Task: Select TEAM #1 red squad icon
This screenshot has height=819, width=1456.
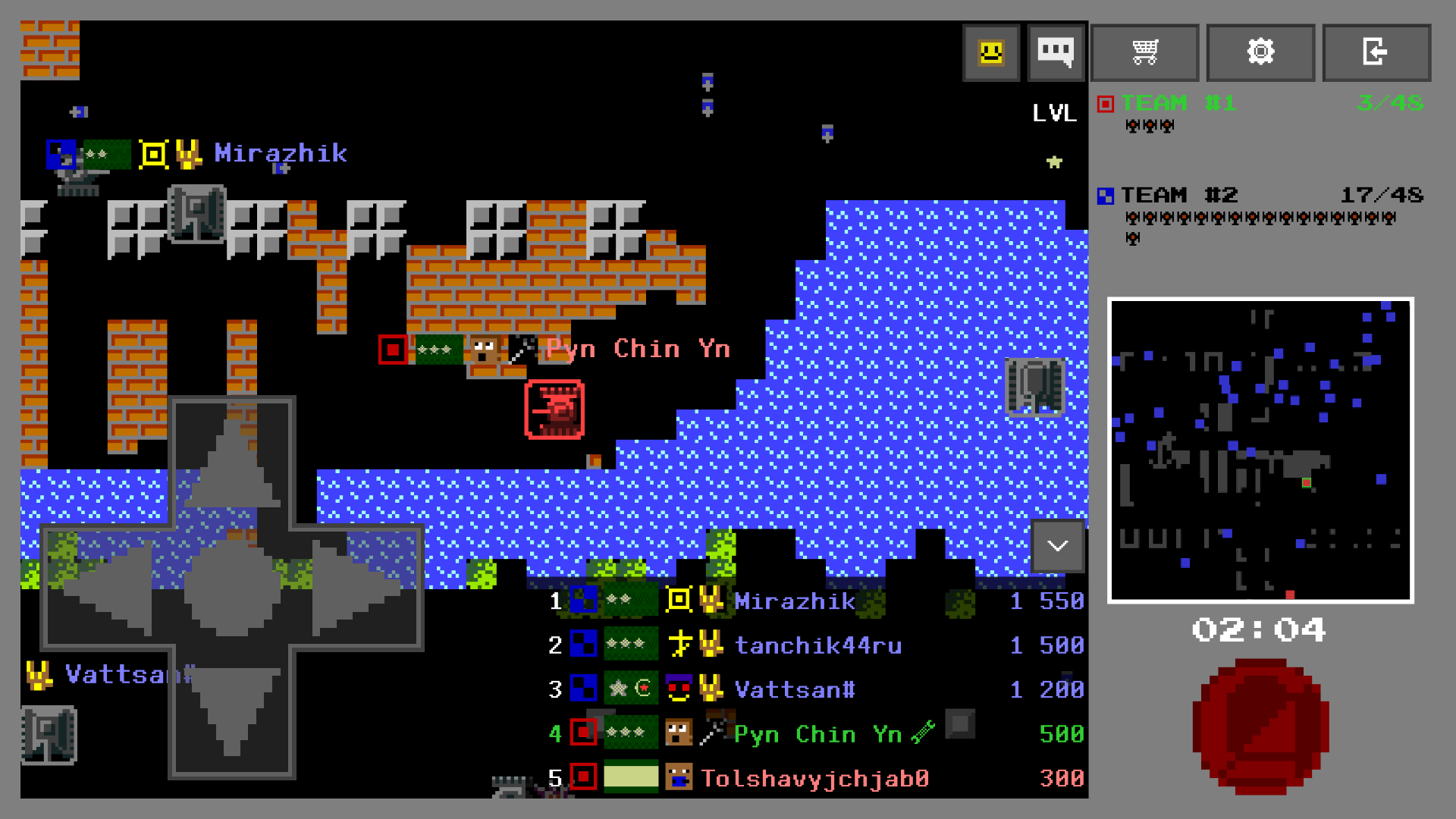Action: [1106, 102]
